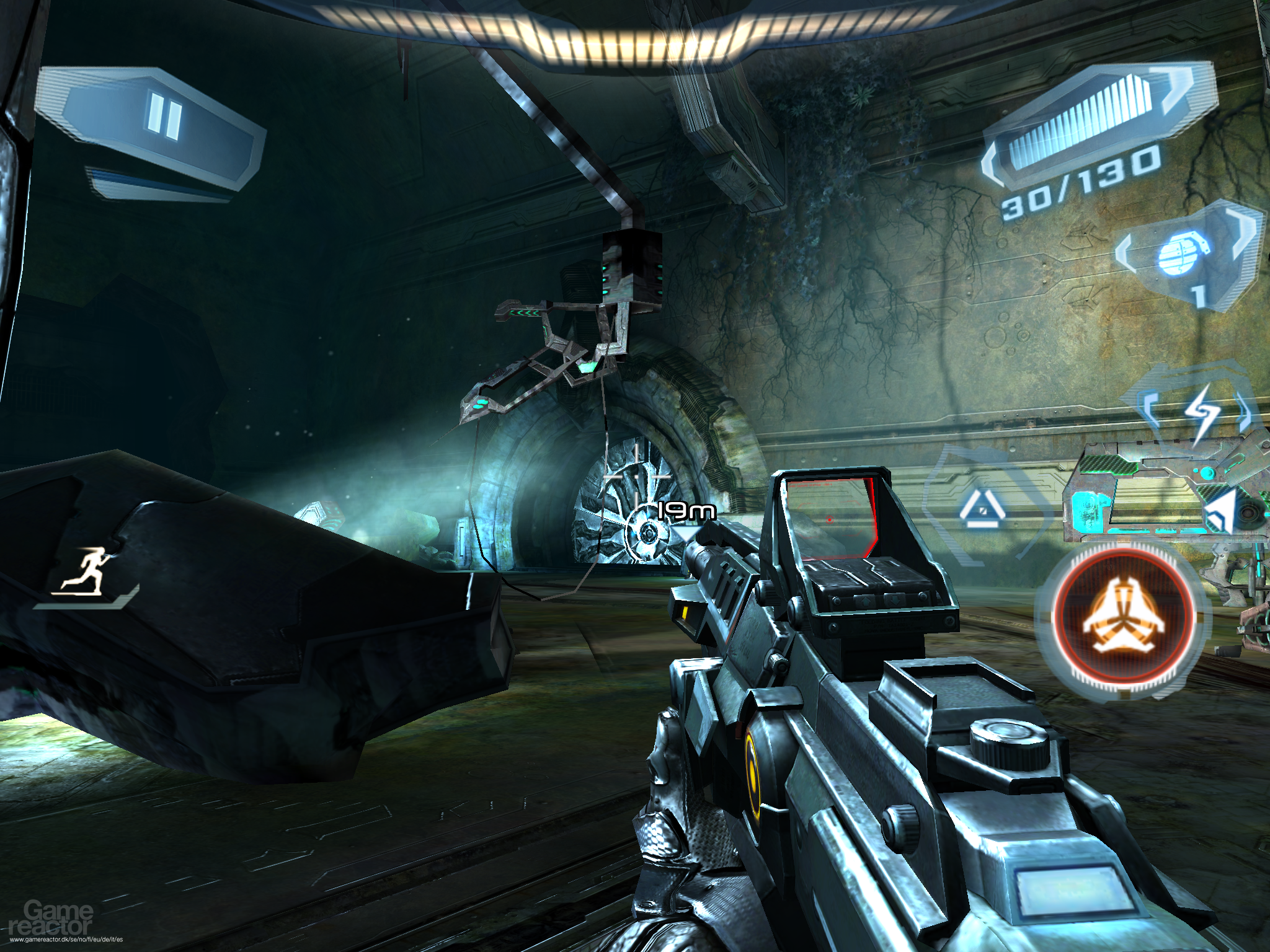
Task: Pause the game
Action: tap(164, 118)
